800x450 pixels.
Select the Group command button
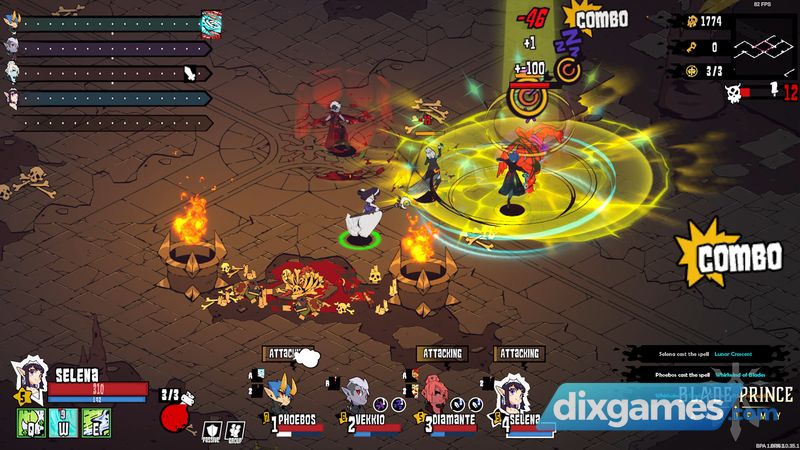point(235,430)
